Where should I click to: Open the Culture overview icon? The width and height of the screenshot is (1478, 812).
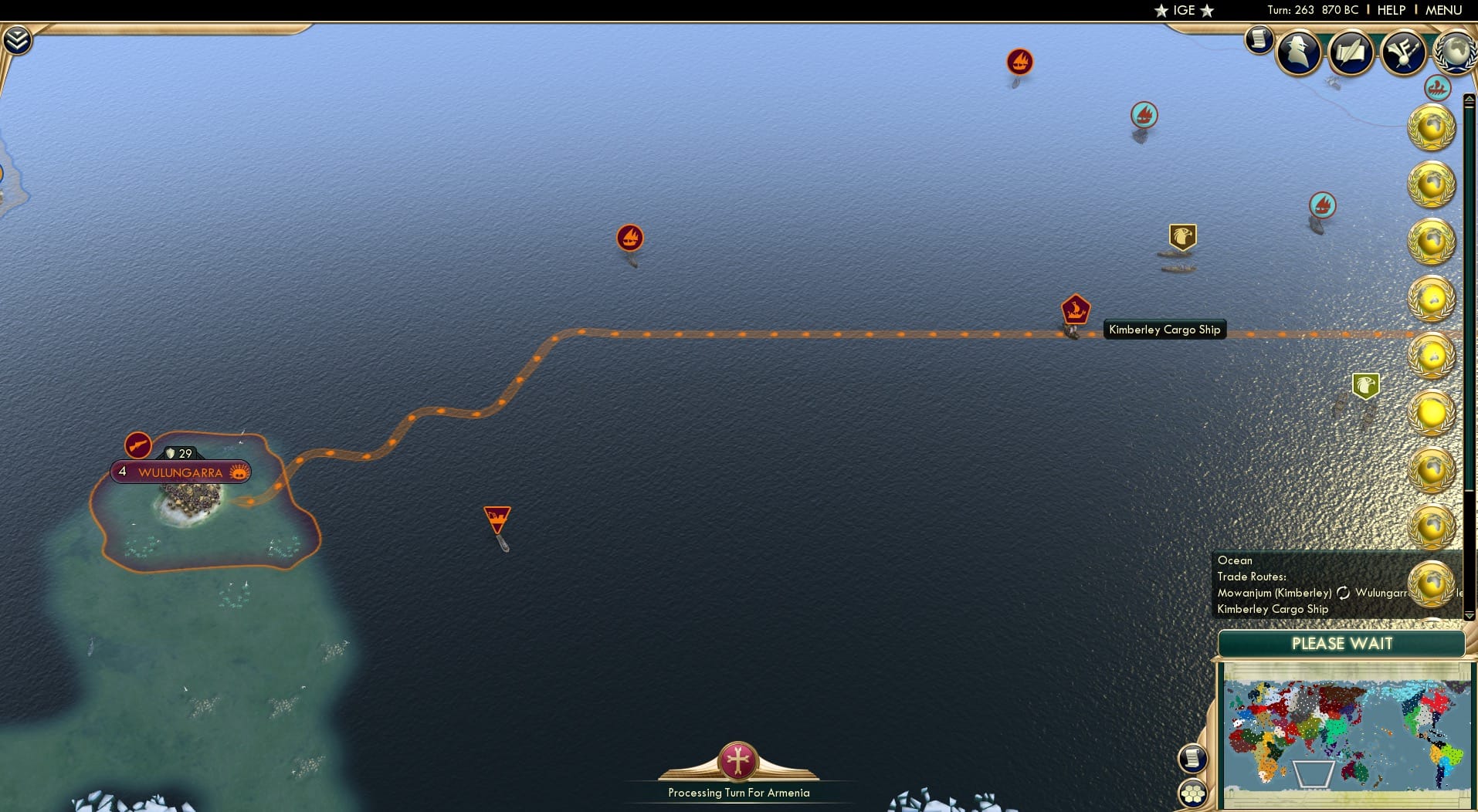coord(1405,52)
